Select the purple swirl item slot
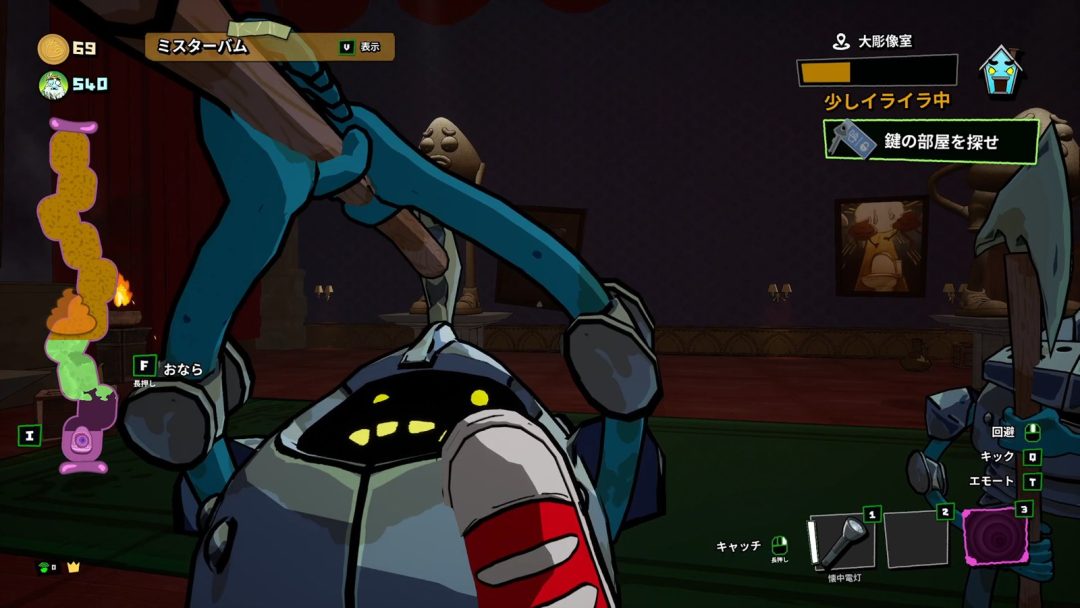 994,537
